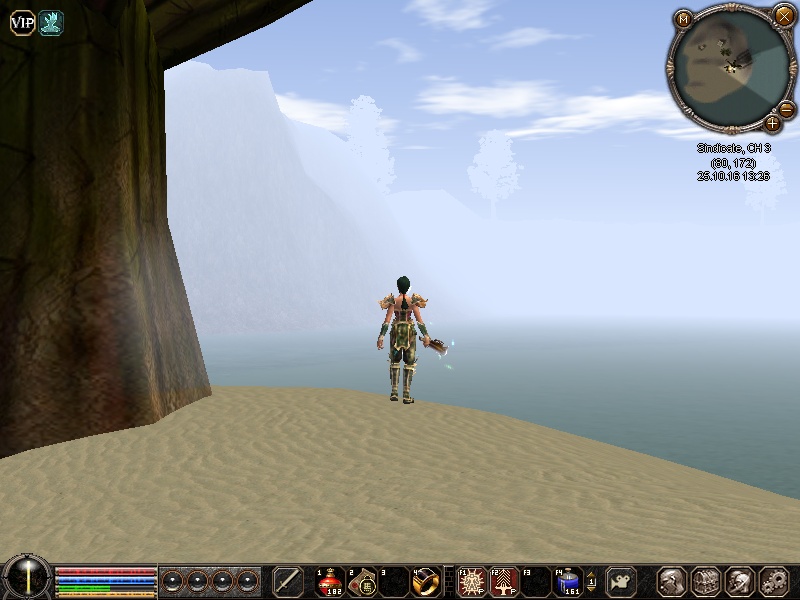Close the minimap with the X button
Screen dimensions: 800x600
[x=783, y=15]
